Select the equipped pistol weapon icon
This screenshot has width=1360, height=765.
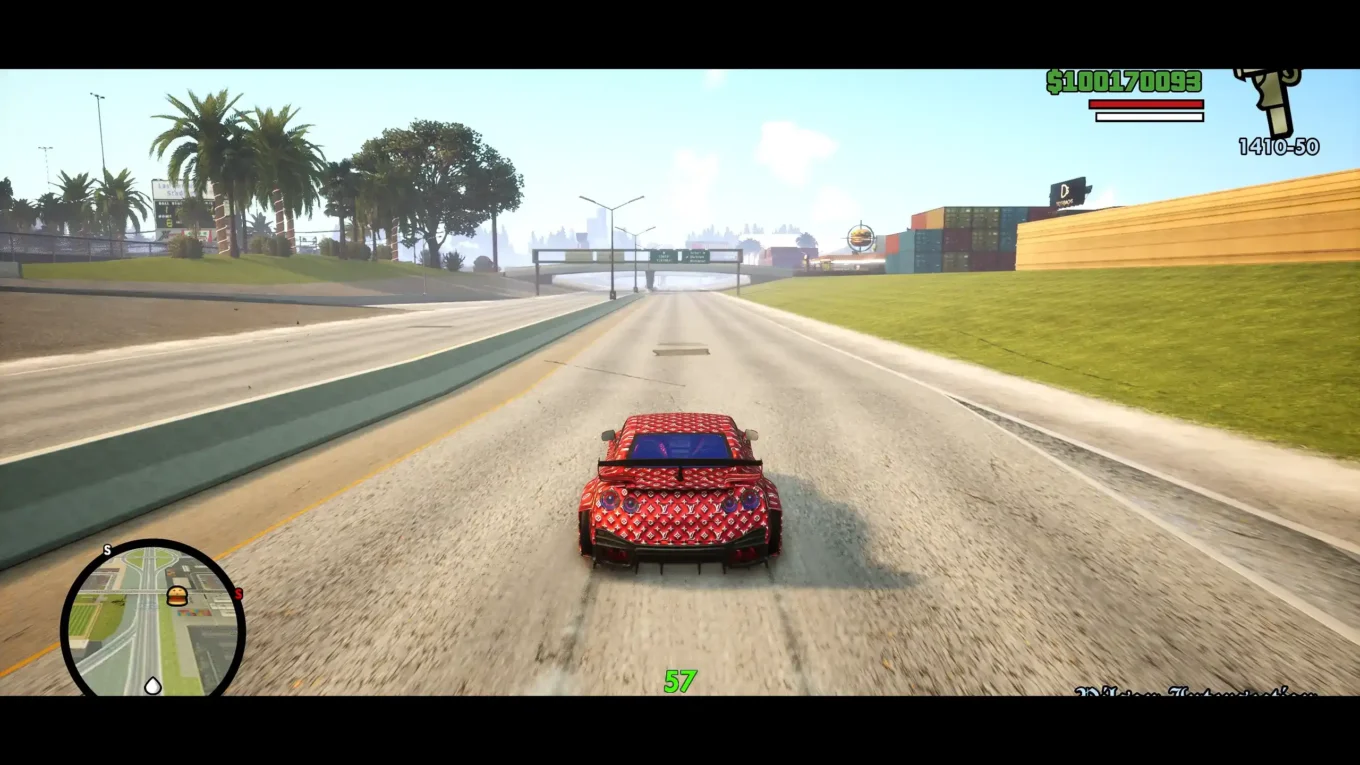coord(1270,100)
